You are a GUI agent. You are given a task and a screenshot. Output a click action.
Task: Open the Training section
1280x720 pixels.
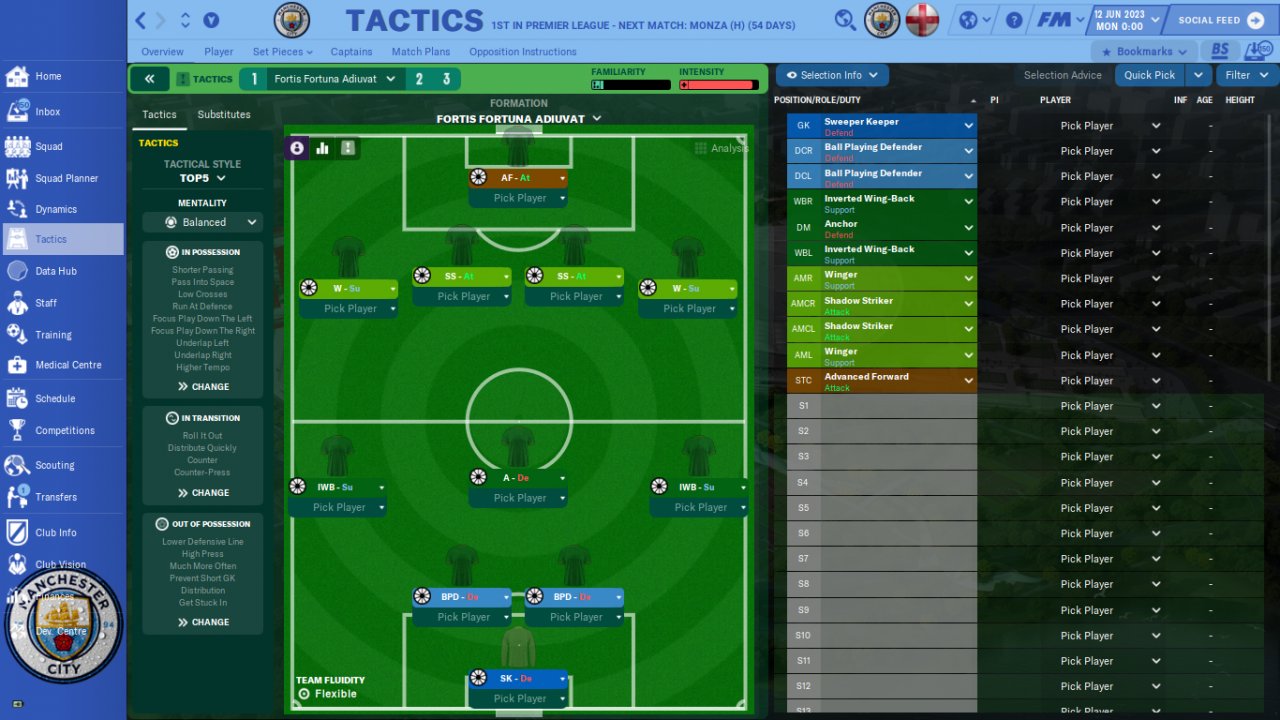[53, 335]
